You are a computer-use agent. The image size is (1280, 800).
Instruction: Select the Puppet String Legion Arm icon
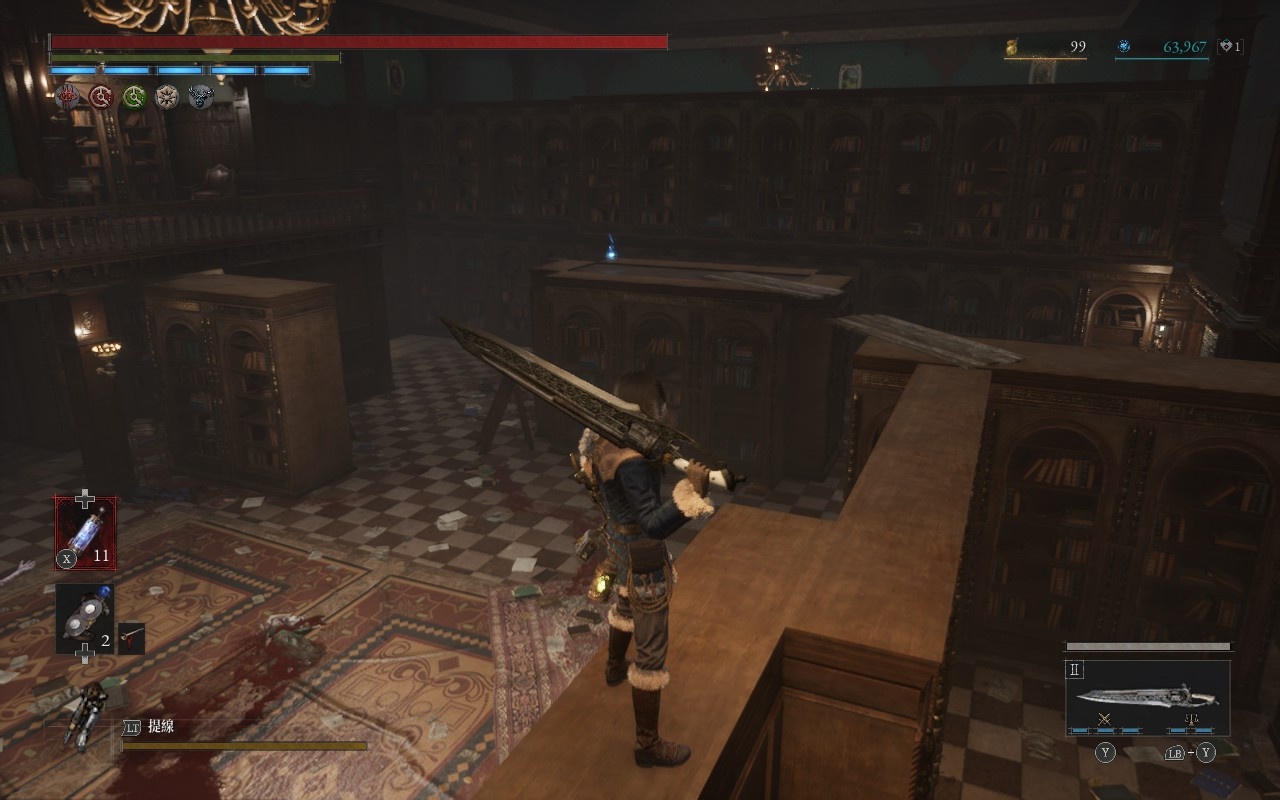pos(88,715)
